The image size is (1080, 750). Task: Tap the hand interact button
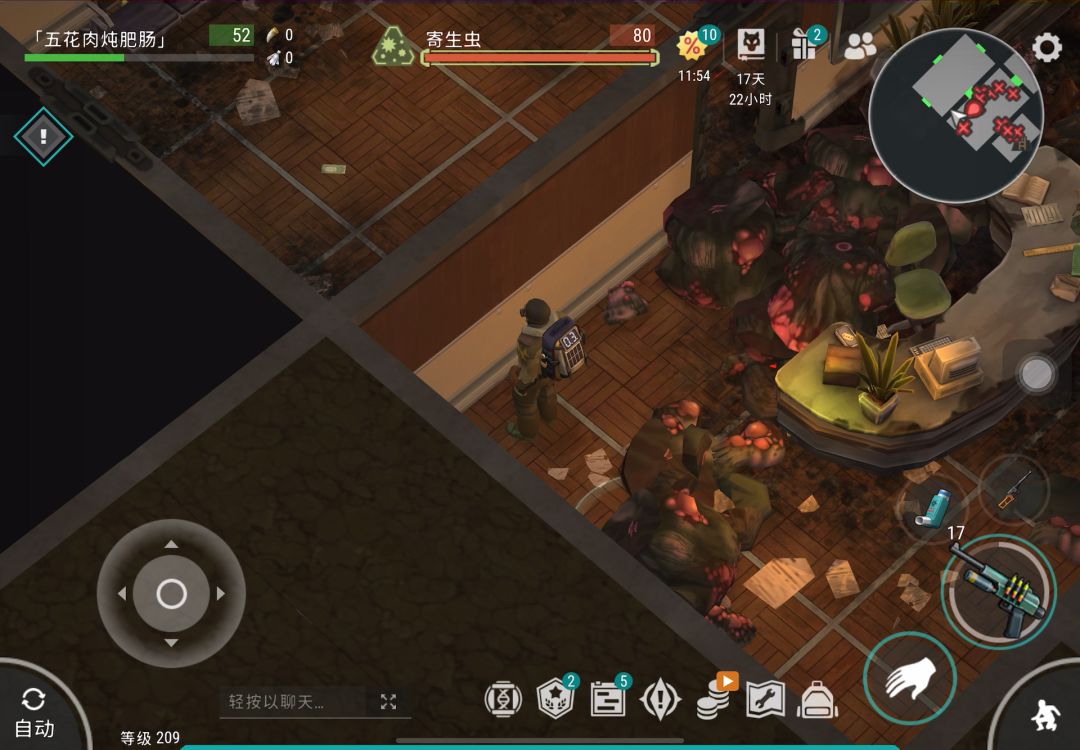909,679
